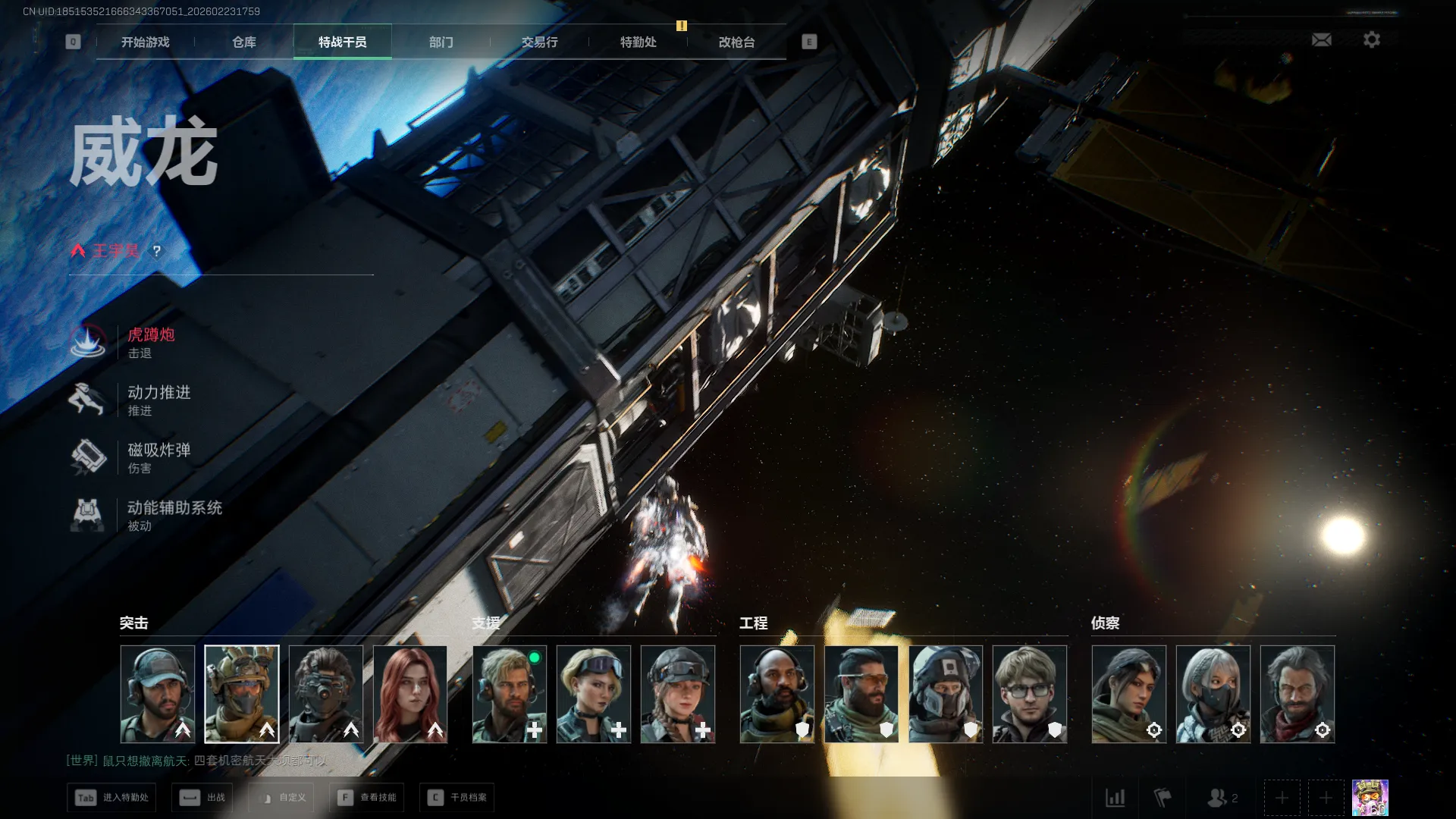This screenshot has height=819, width=1456.
Task: Show the 虎蹲炮 skill details
Action: click(x=150, y=342)
